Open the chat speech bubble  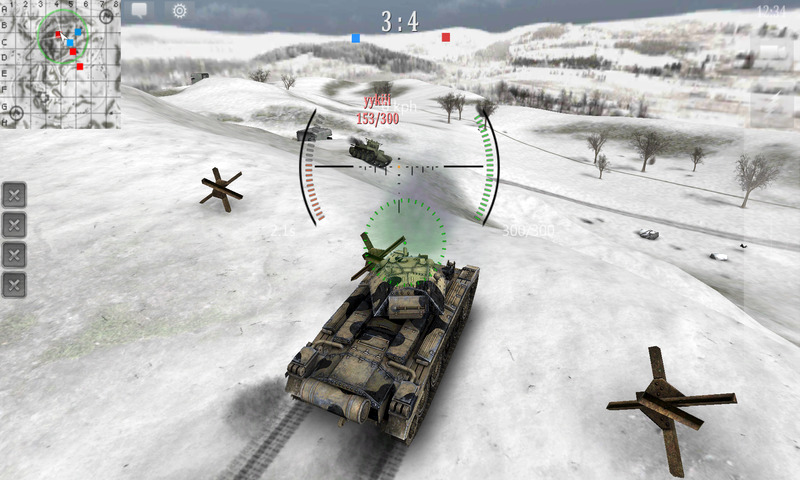point(139,11)
